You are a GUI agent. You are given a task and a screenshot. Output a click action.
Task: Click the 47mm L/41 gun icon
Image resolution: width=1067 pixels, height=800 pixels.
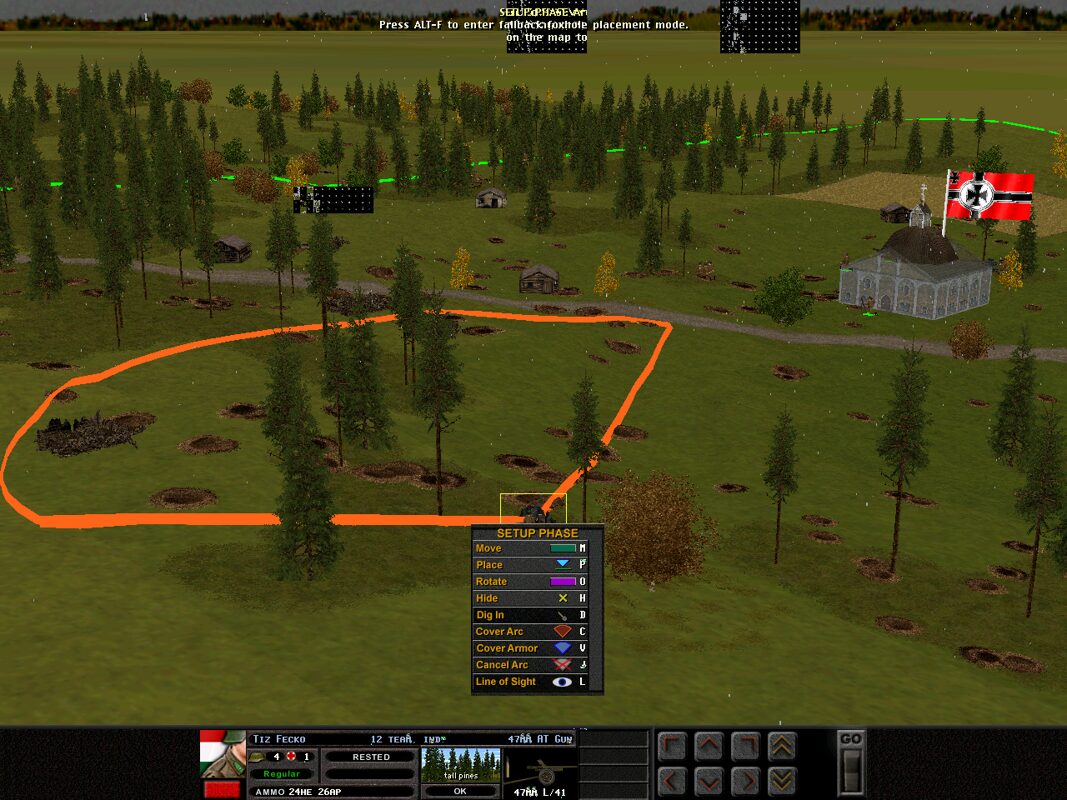pos(539,772)
